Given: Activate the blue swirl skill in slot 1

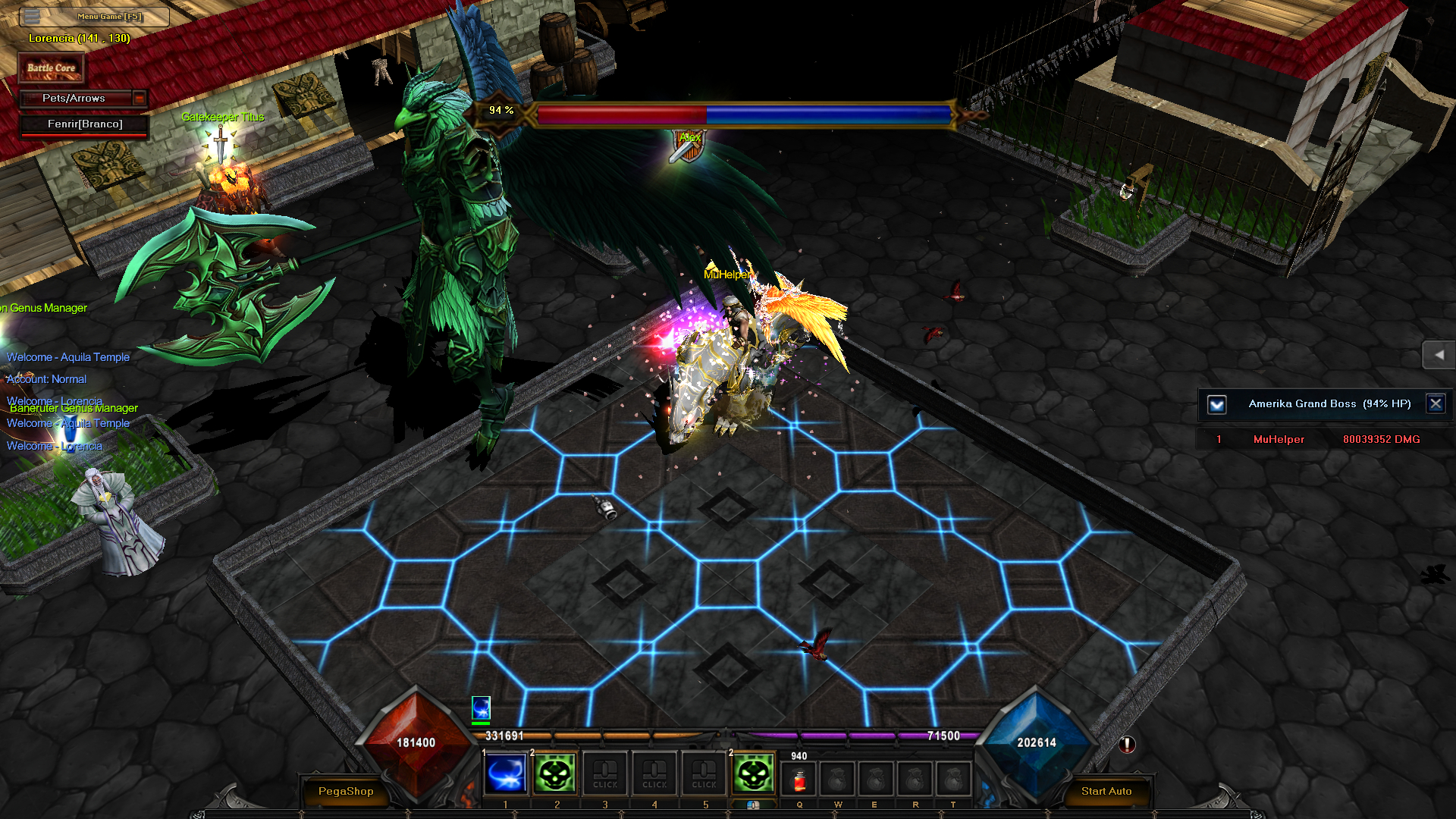Looking at the screenshot, I should tap(506, 773).
